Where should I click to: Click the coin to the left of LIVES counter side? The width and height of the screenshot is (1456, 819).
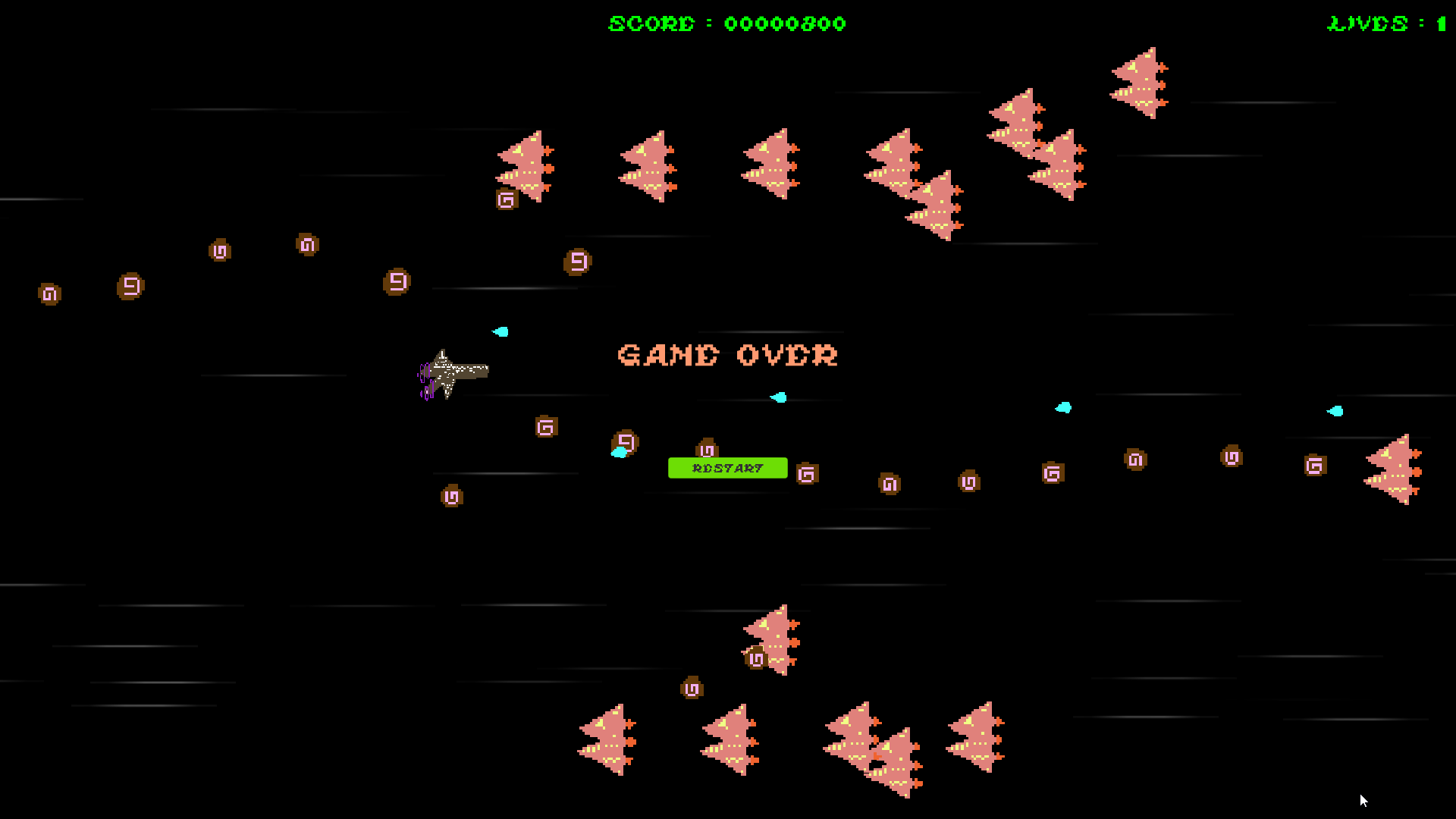click(x=1314, y=466)
